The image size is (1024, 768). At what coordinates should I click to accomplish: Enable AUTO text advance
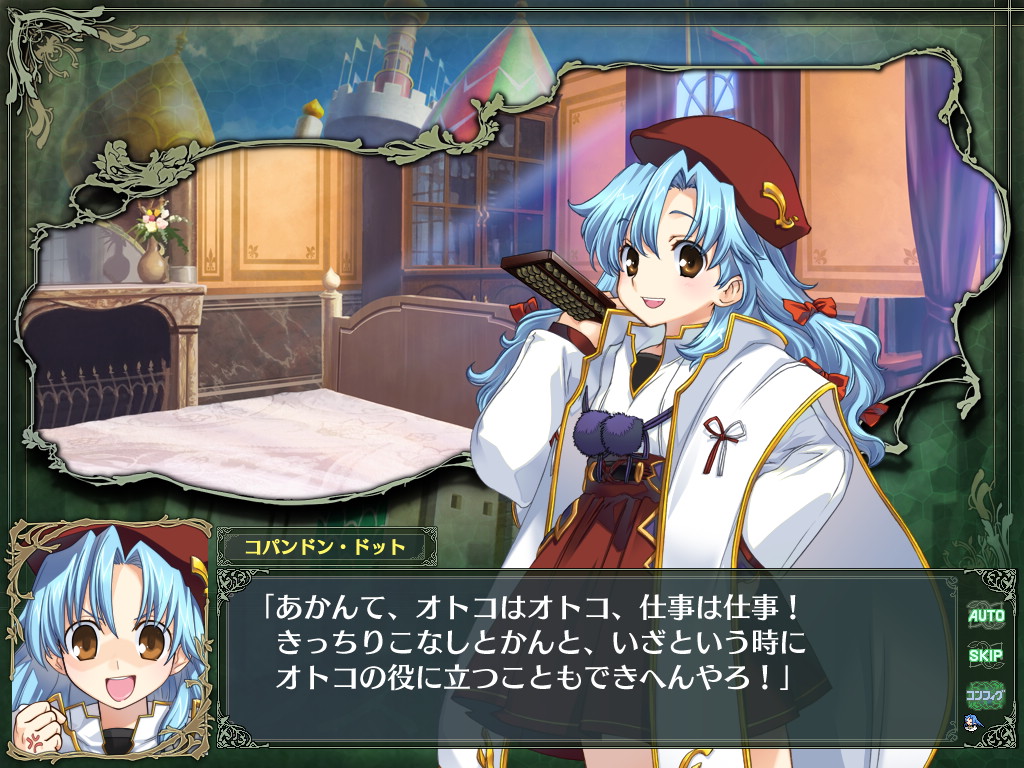point(985,616)
